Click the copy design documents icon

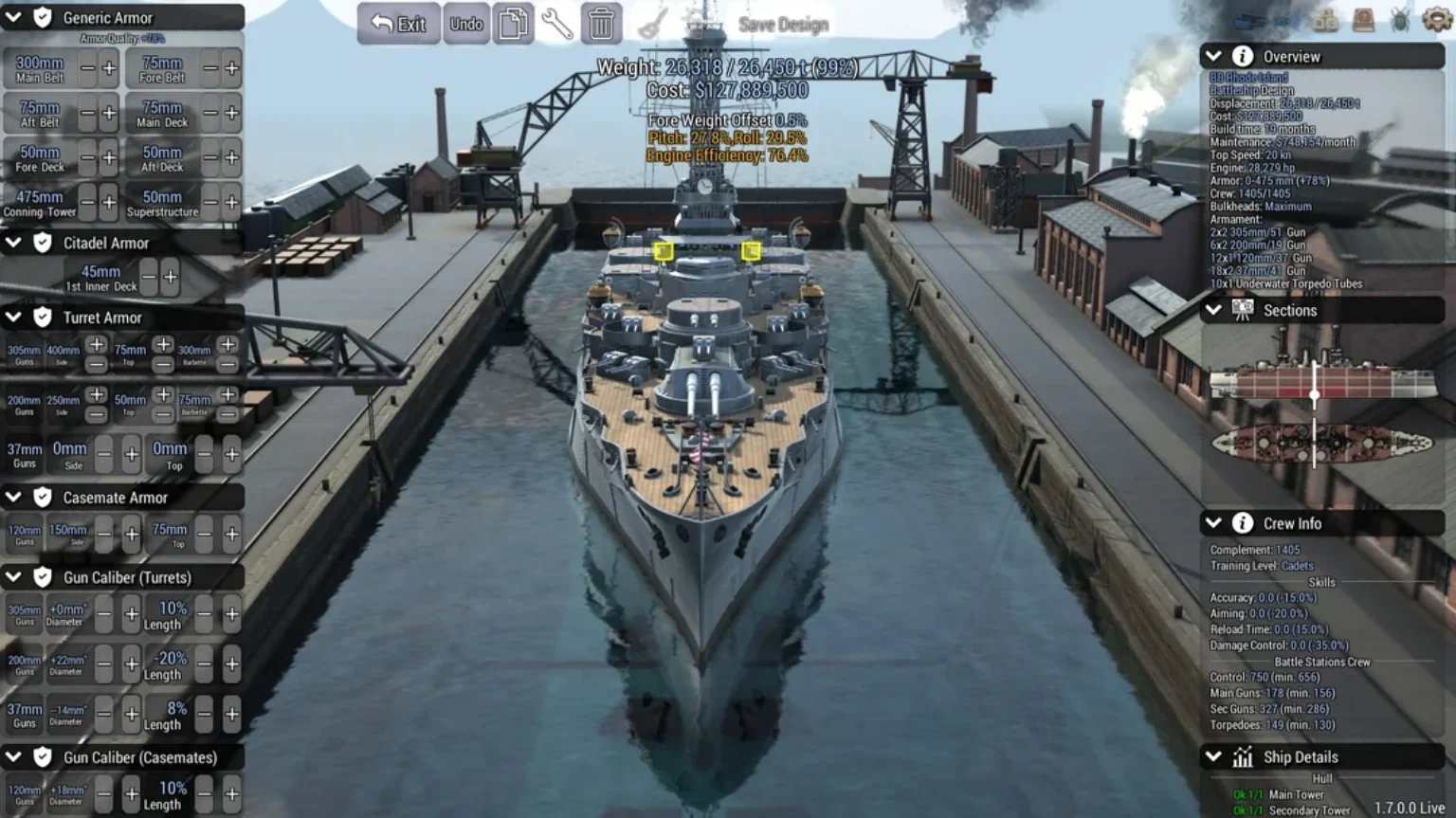coord(513,24)
